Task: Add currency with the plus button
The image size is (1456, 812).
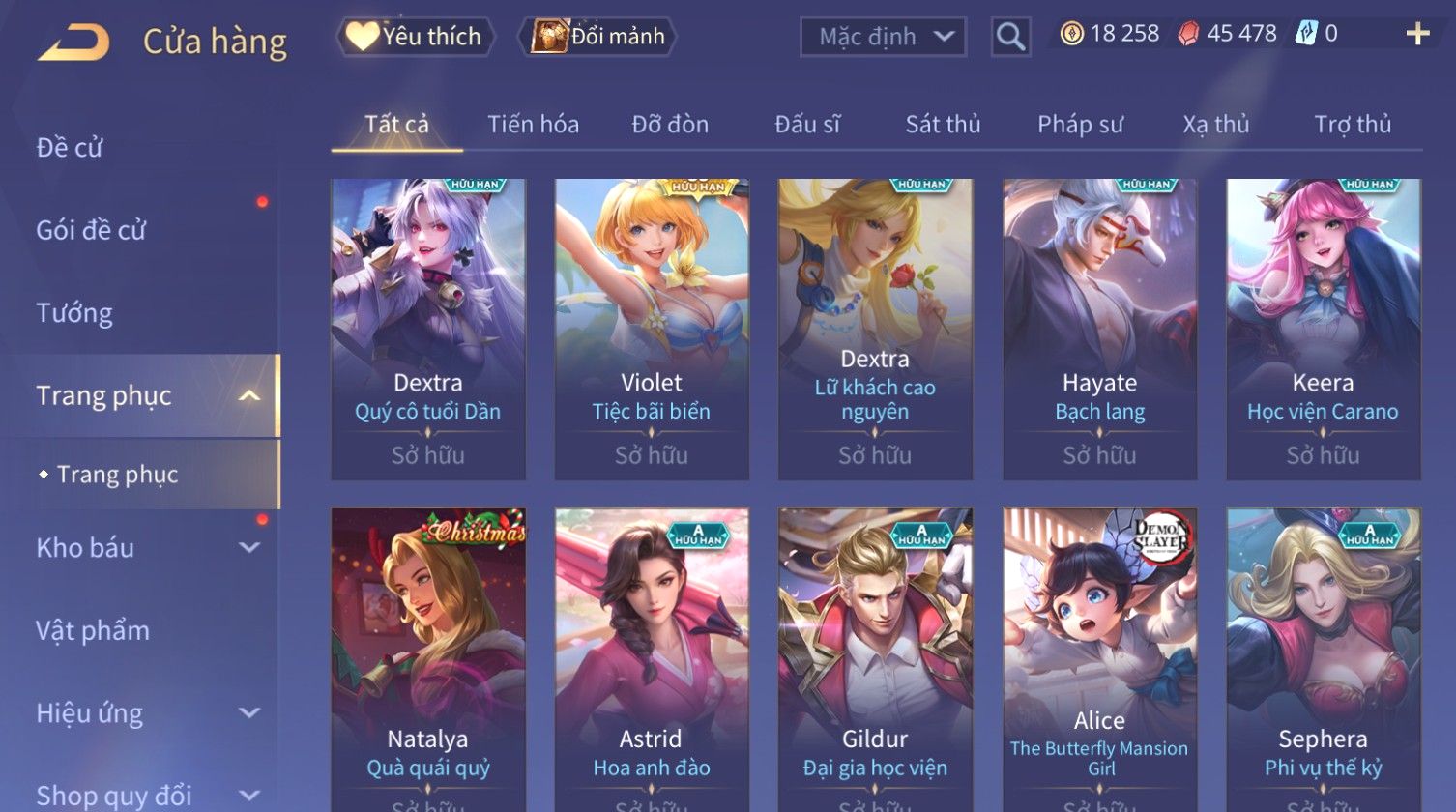Action: (1417, 35)
